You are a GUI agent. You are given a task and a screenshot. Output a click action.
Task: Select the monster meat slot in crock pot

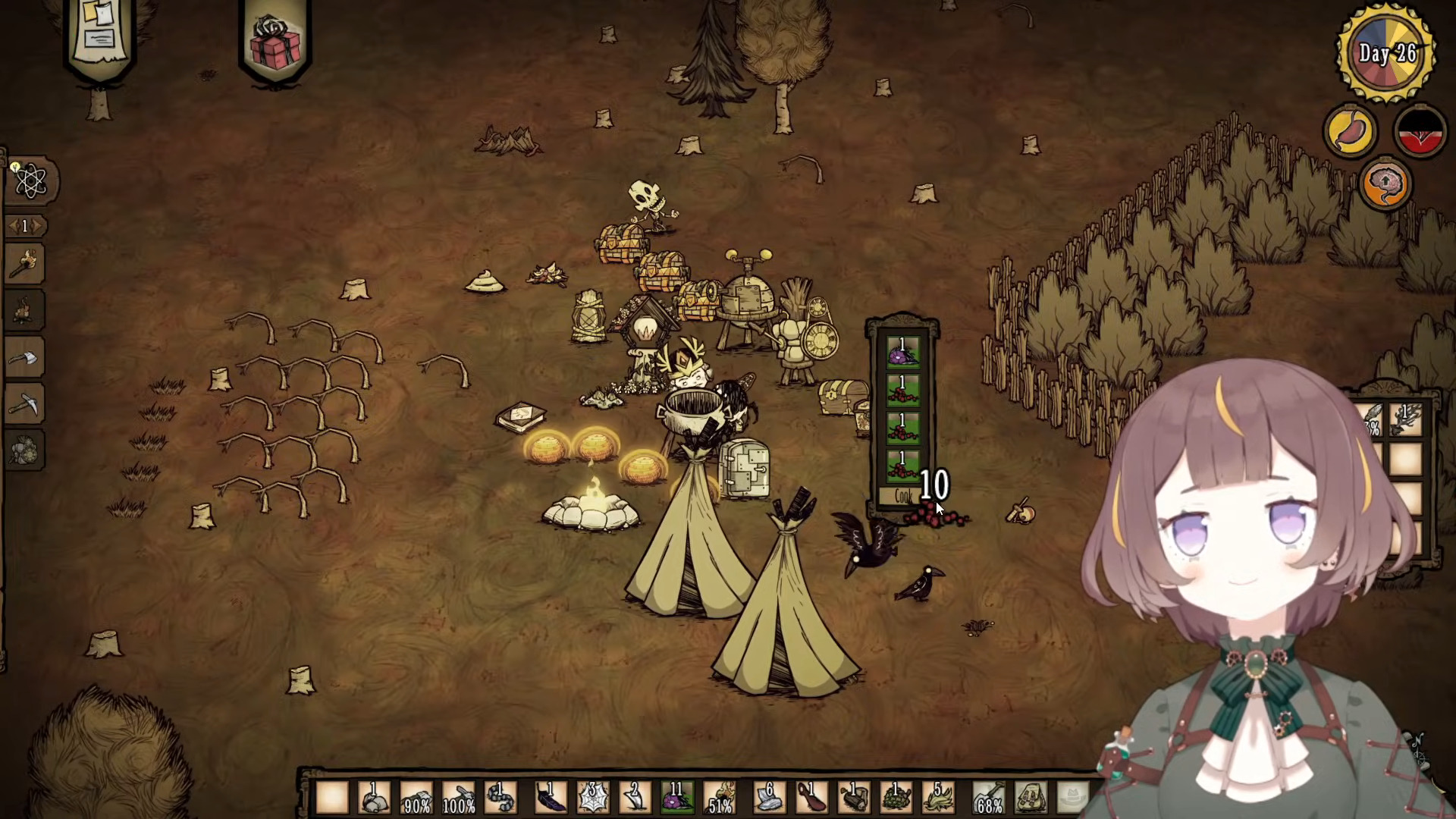tap(902, 352)
